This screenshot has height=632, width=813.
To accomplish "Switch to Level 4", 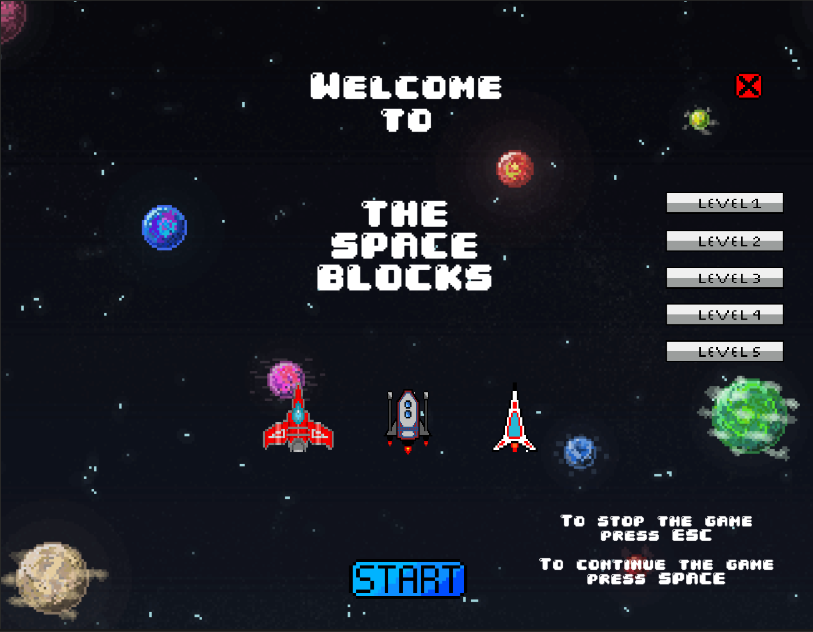I will [x=724, y=314].
